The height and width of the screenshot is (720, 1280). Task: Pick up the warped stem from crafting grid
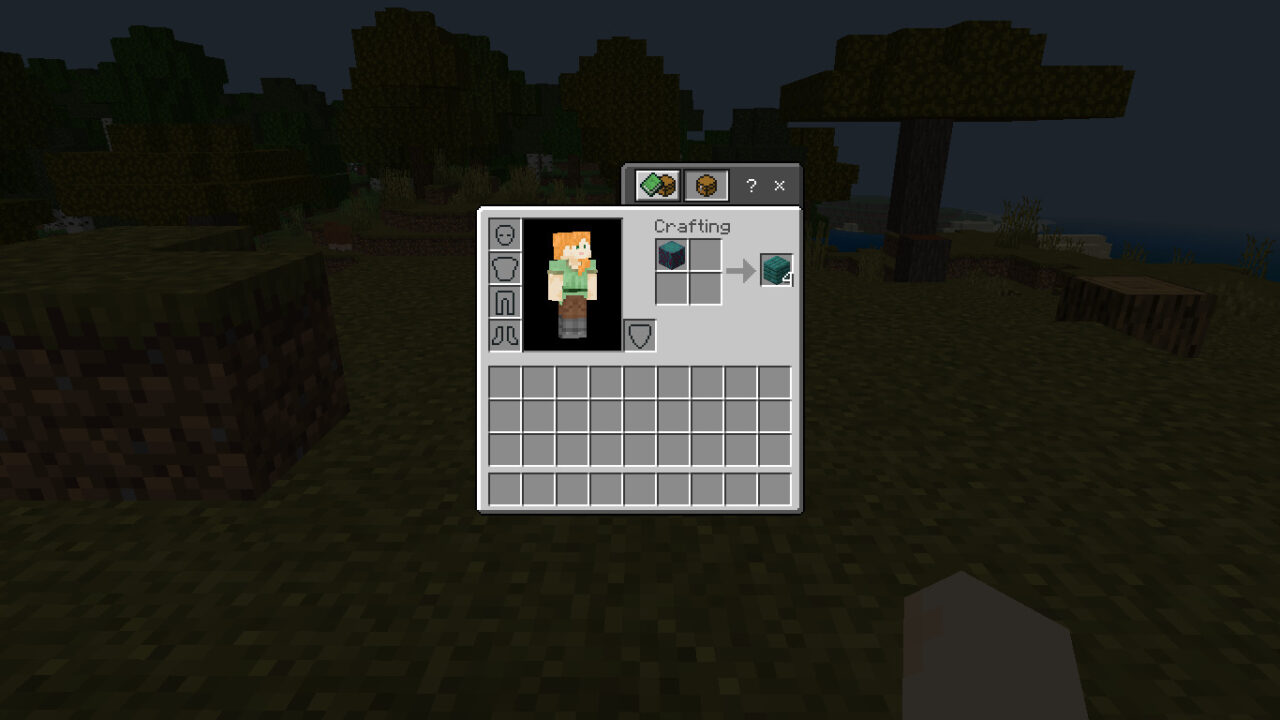(x=670, y=254)
